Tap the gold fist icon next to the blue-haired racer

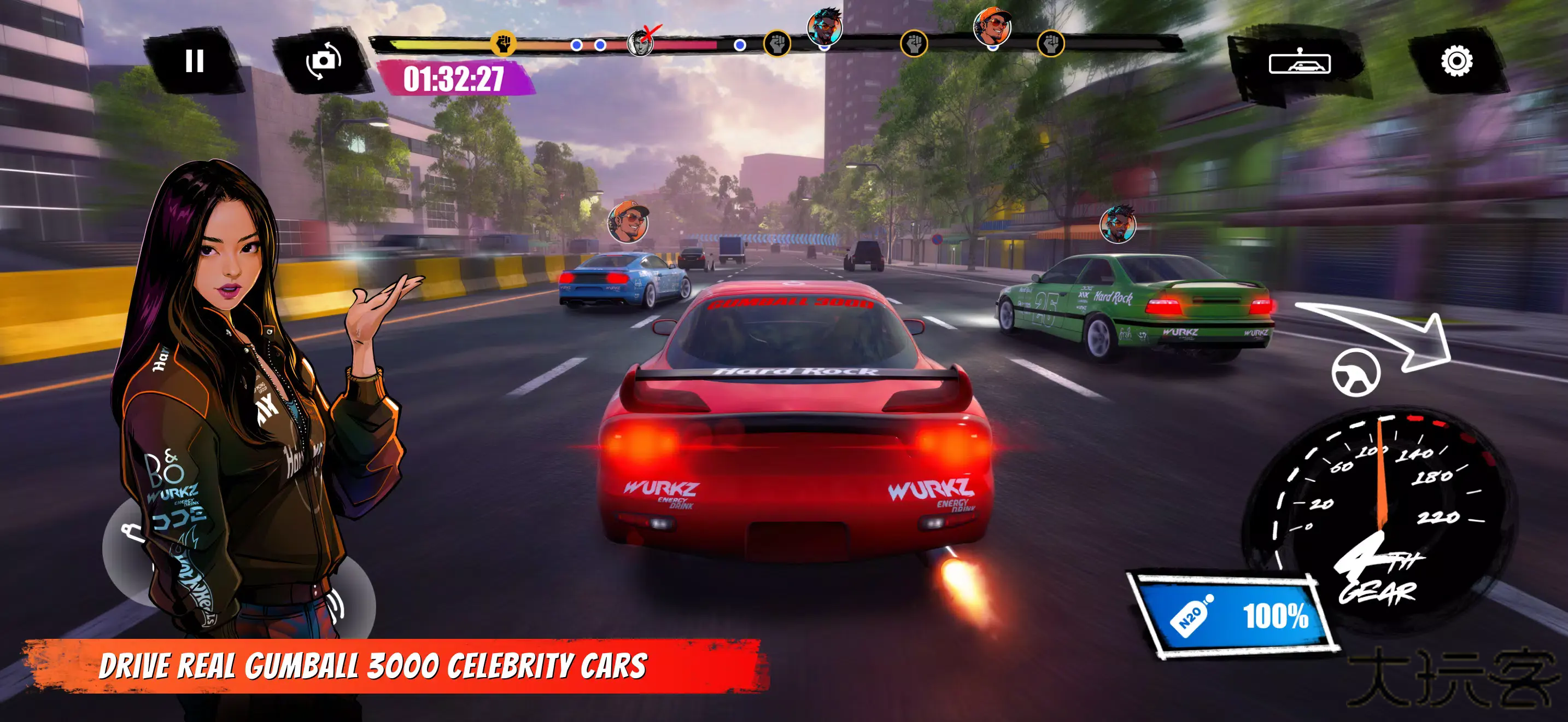tap(777, 44)
